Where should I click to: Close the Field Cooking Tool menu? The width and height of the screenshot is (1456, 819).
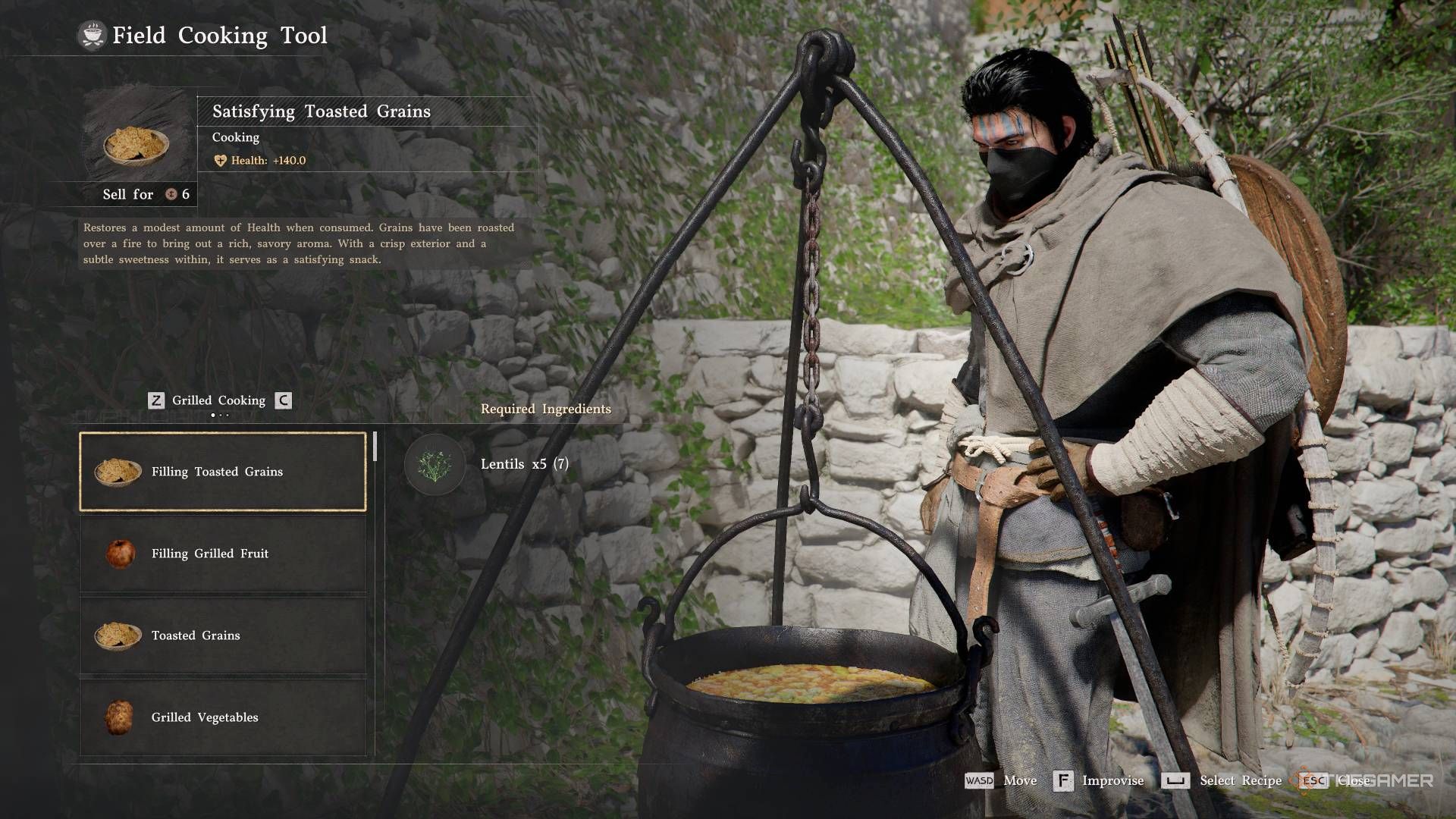click(x=1335, y=780)
